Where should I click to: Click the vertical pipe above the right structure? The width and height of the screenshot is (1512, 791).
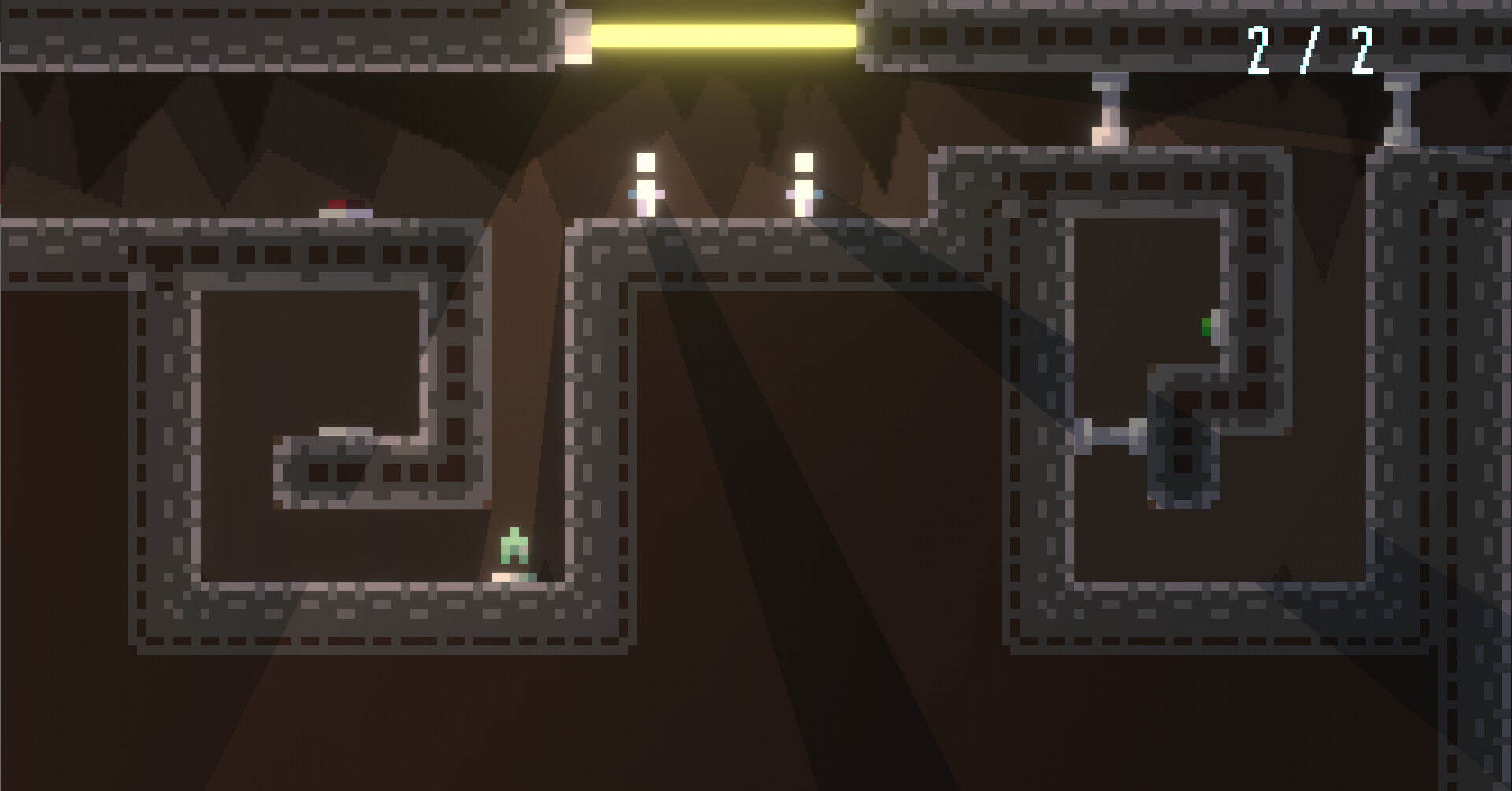[1106, 110]
